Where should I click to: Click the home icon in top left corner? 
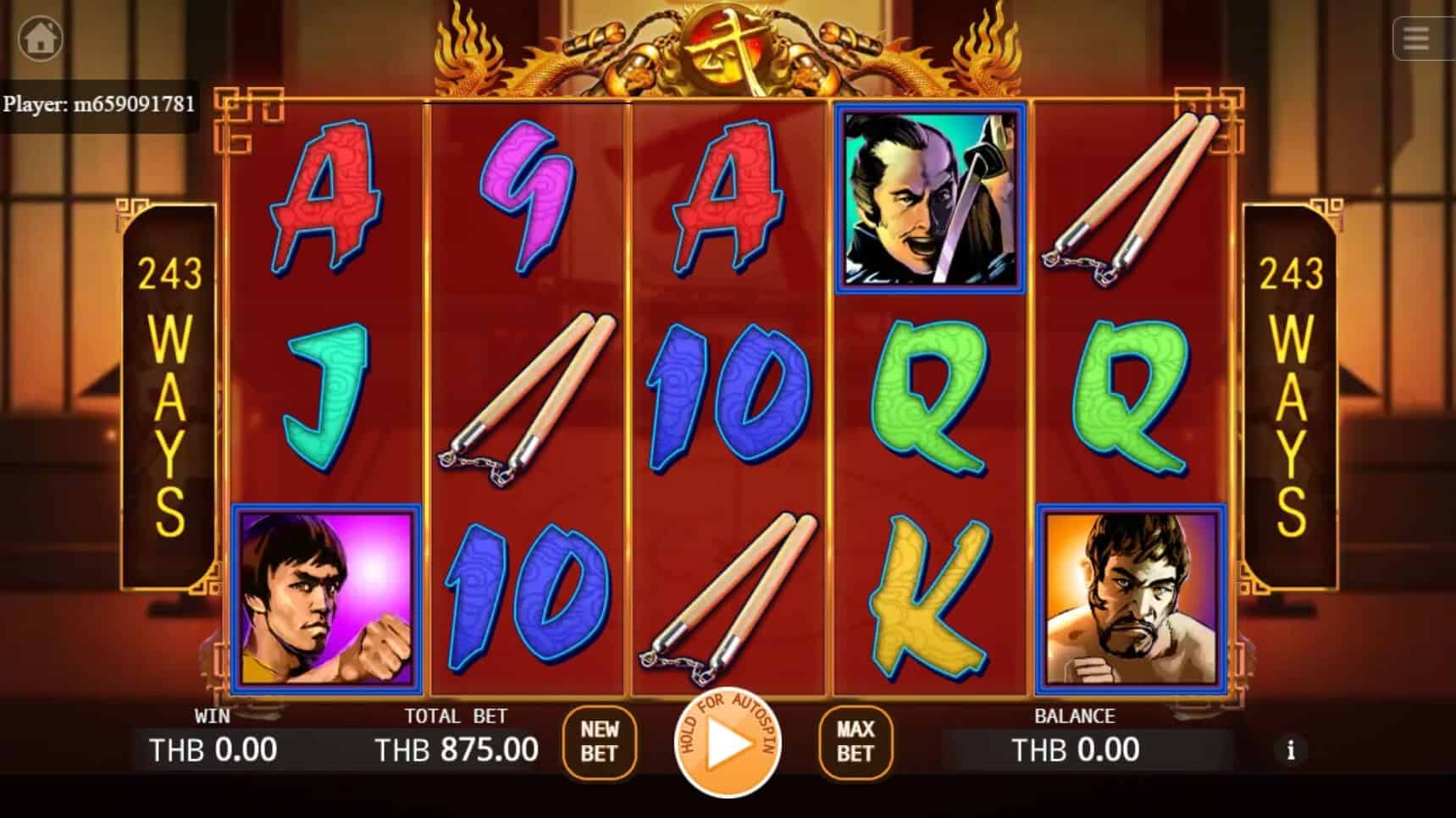pos(40,40)
